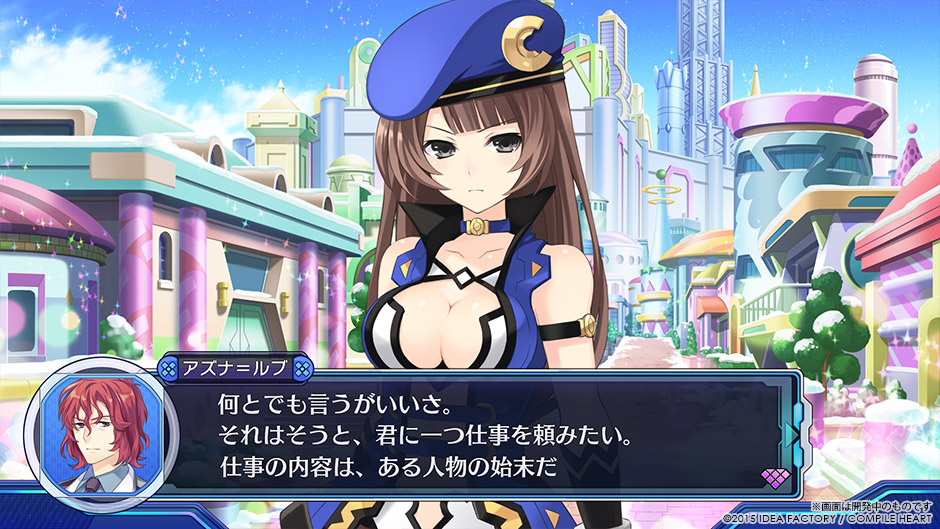940x529 pixels.
Task: Click the pink heart continue indicator
Action: point(776,477)
